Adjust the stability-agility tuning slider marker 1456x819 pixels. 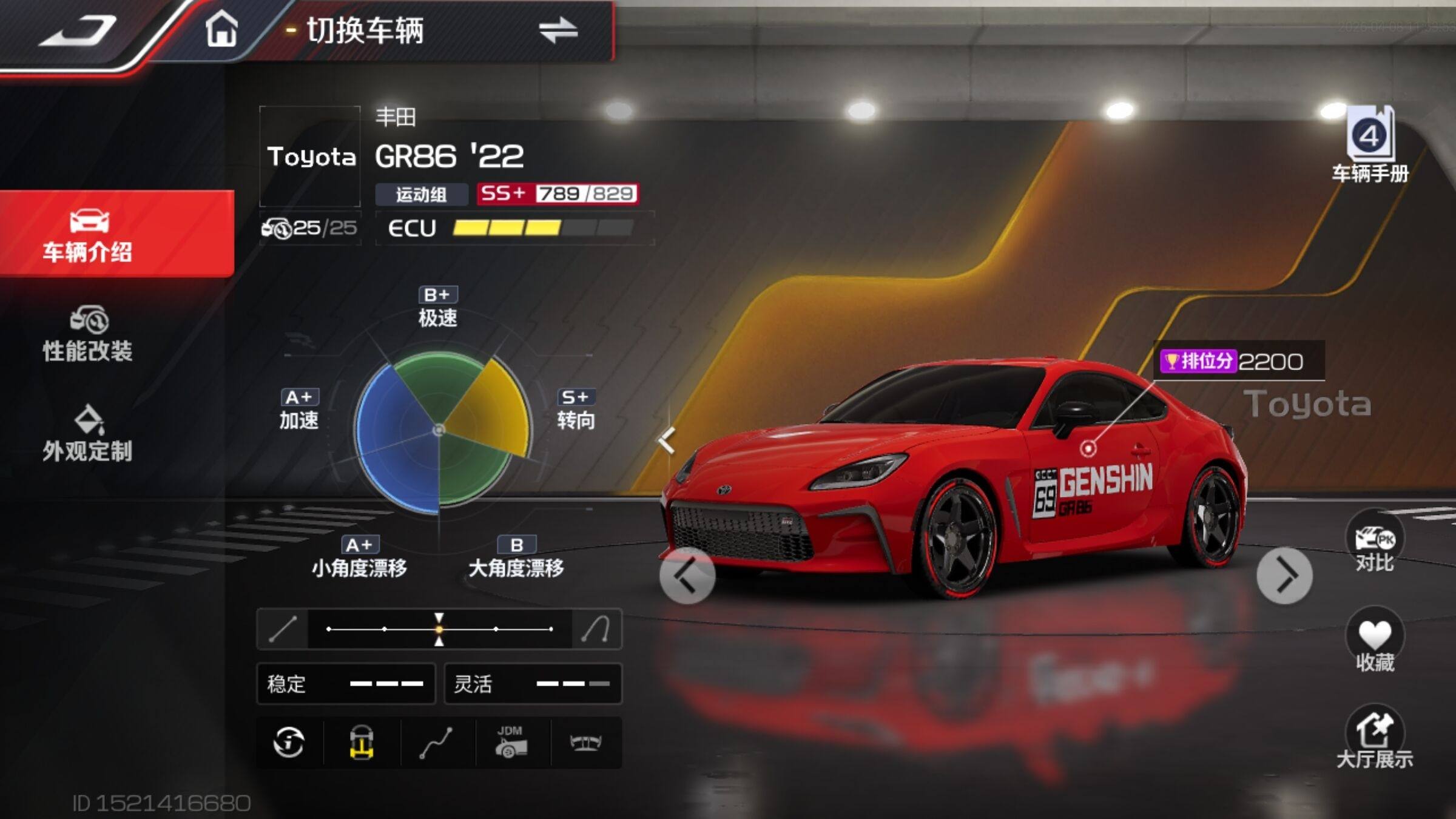point(439,629)
